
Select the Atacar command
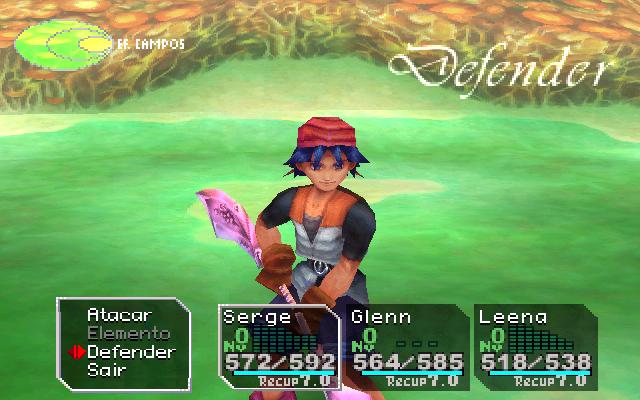[110, 315]
